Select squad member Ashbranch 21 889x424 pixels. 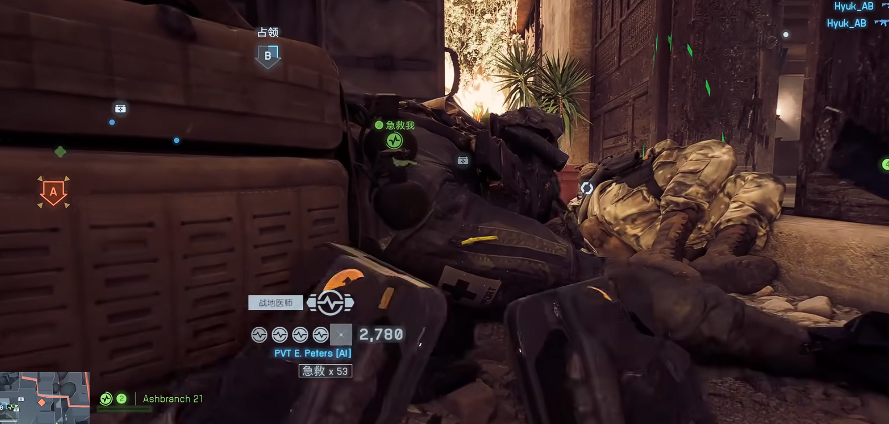(x=172, y=398)
